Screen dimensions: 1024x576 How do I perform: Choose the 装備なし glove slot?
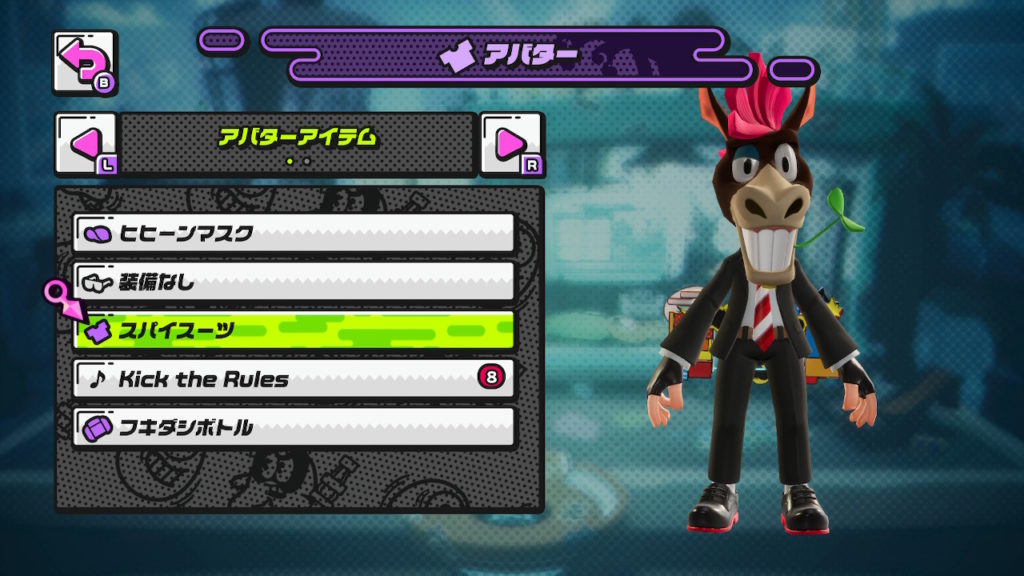294,282
